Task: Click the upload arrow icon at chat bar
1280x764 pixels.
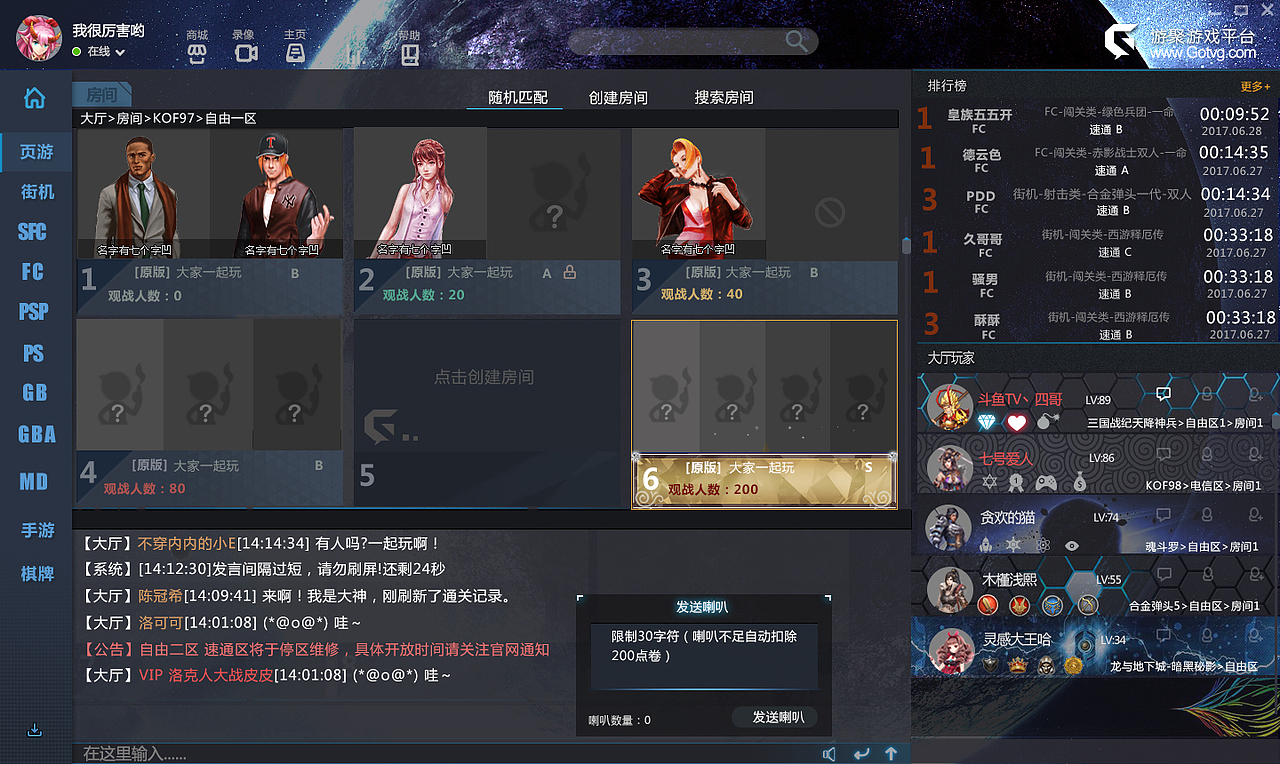Action: click(x=890, y=753)
